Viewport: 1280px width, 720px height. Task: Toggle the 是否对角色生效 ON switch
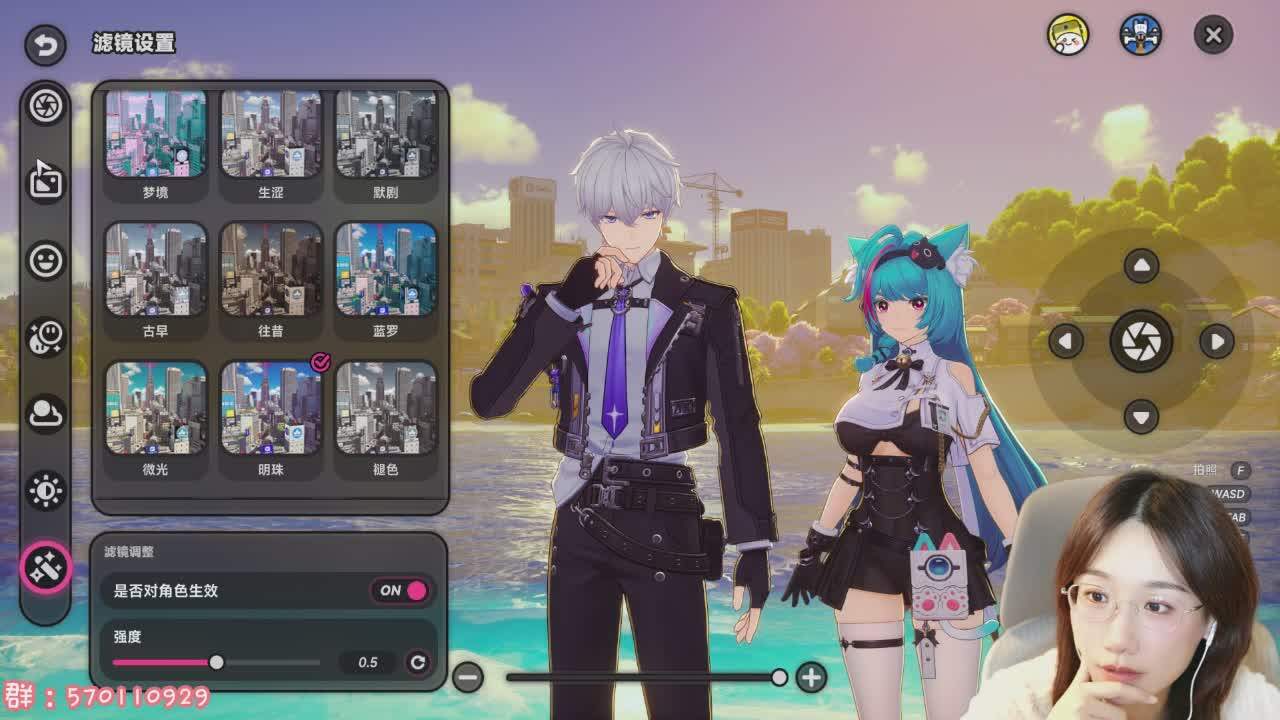pyautogui.click(x=403, y=590)
